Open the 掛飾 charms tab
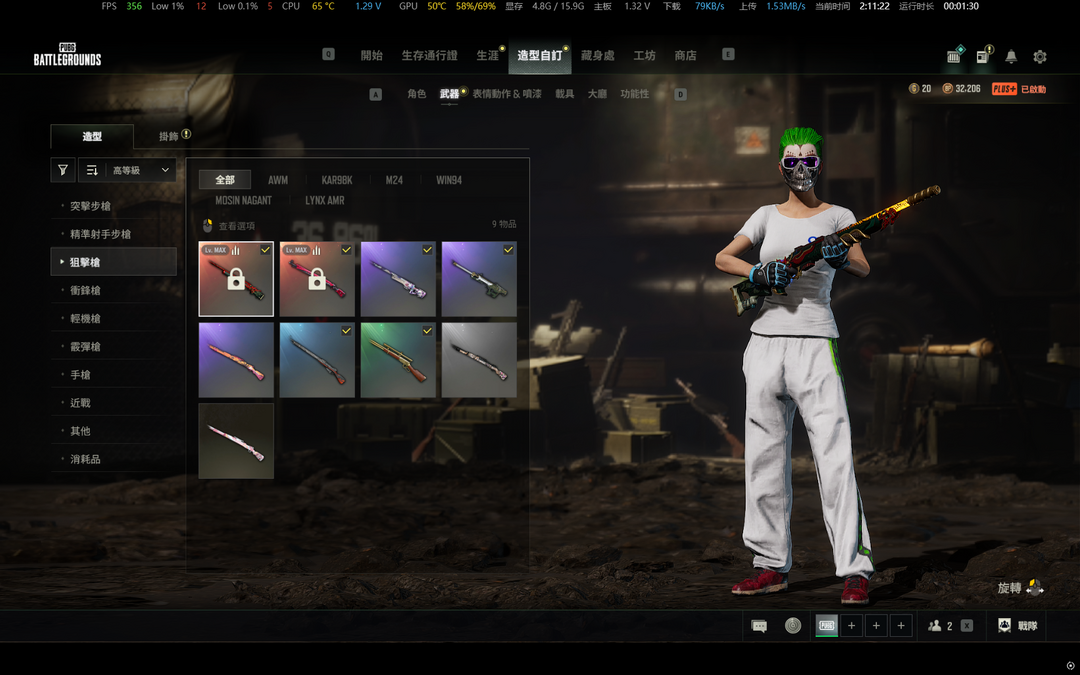1080x675 pixels. click(172, 136)
